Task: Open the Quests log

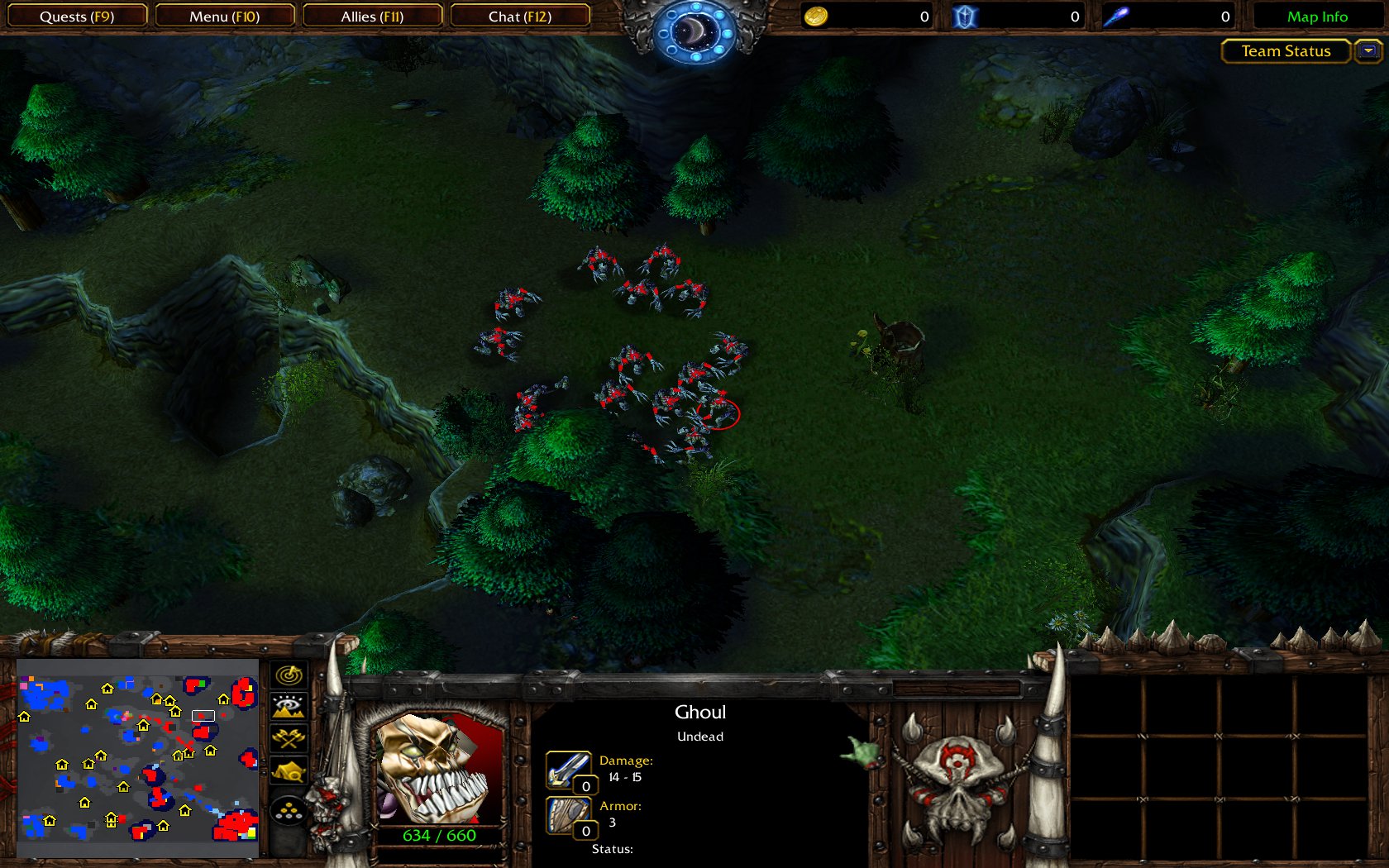Action: coord(76,17)
